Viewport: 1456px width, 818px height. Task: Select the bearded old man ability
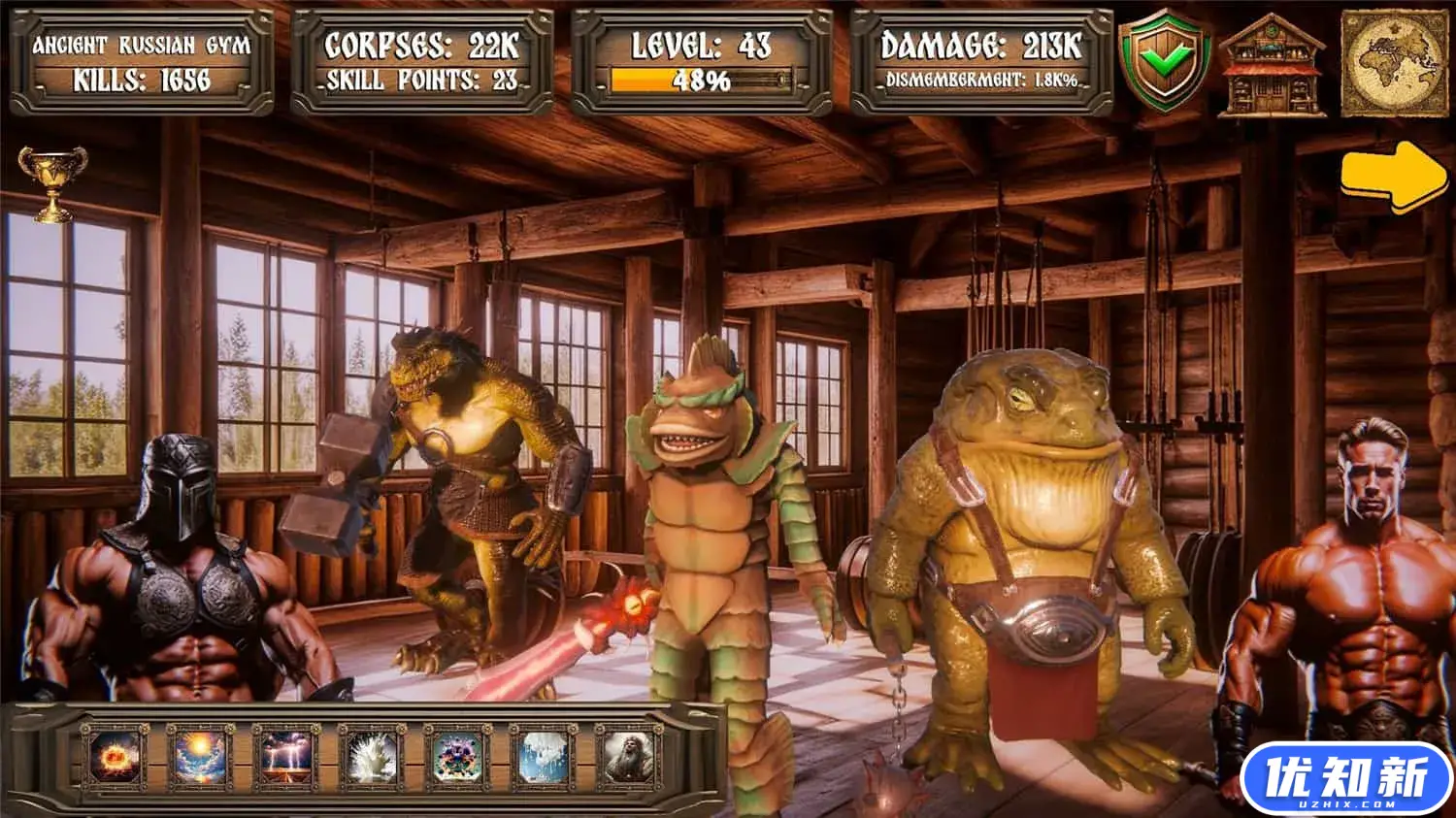(x=628, y=758)
